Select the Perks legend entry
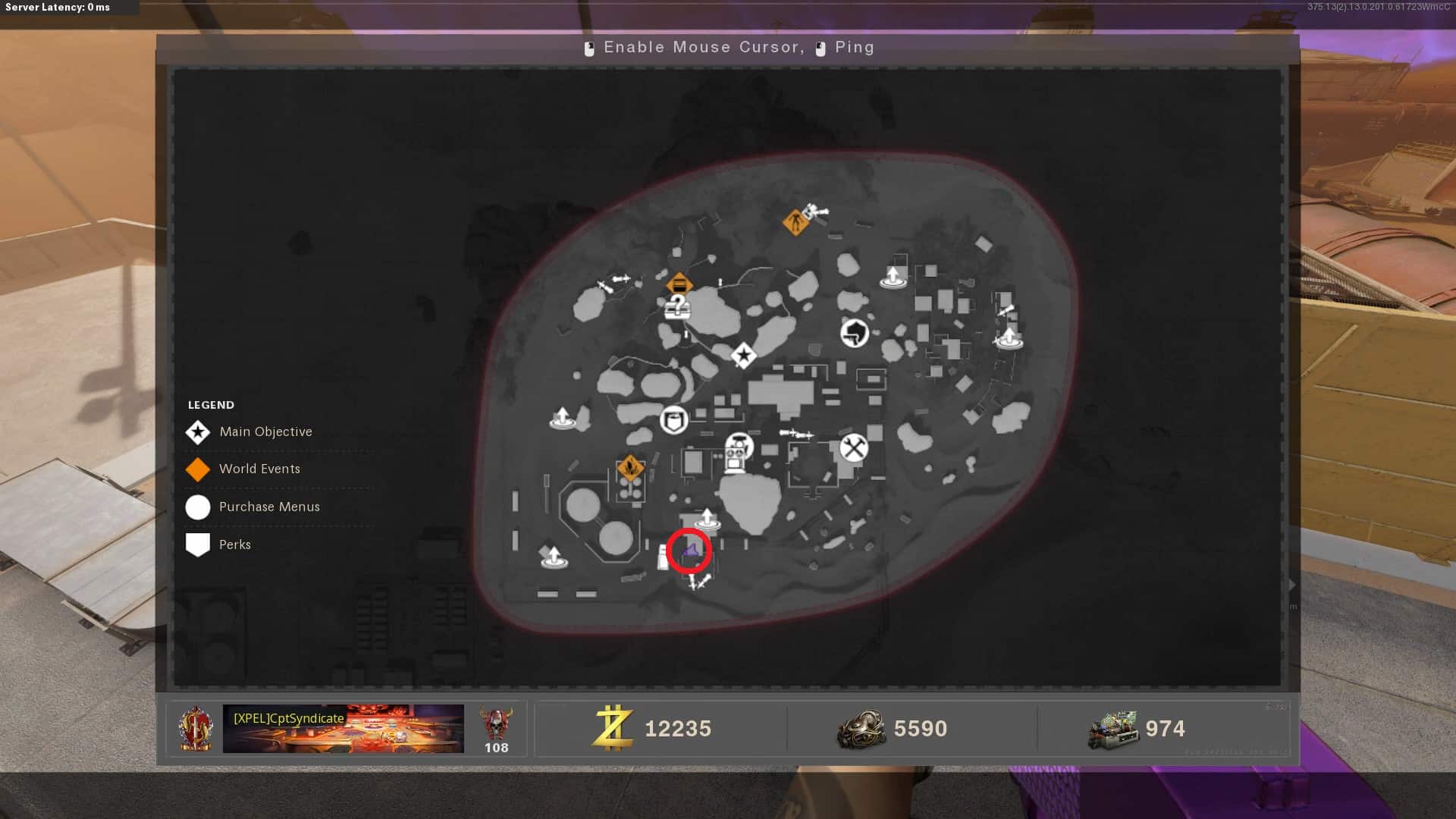This screenshot has width=1456, height=819. (234, 545)
